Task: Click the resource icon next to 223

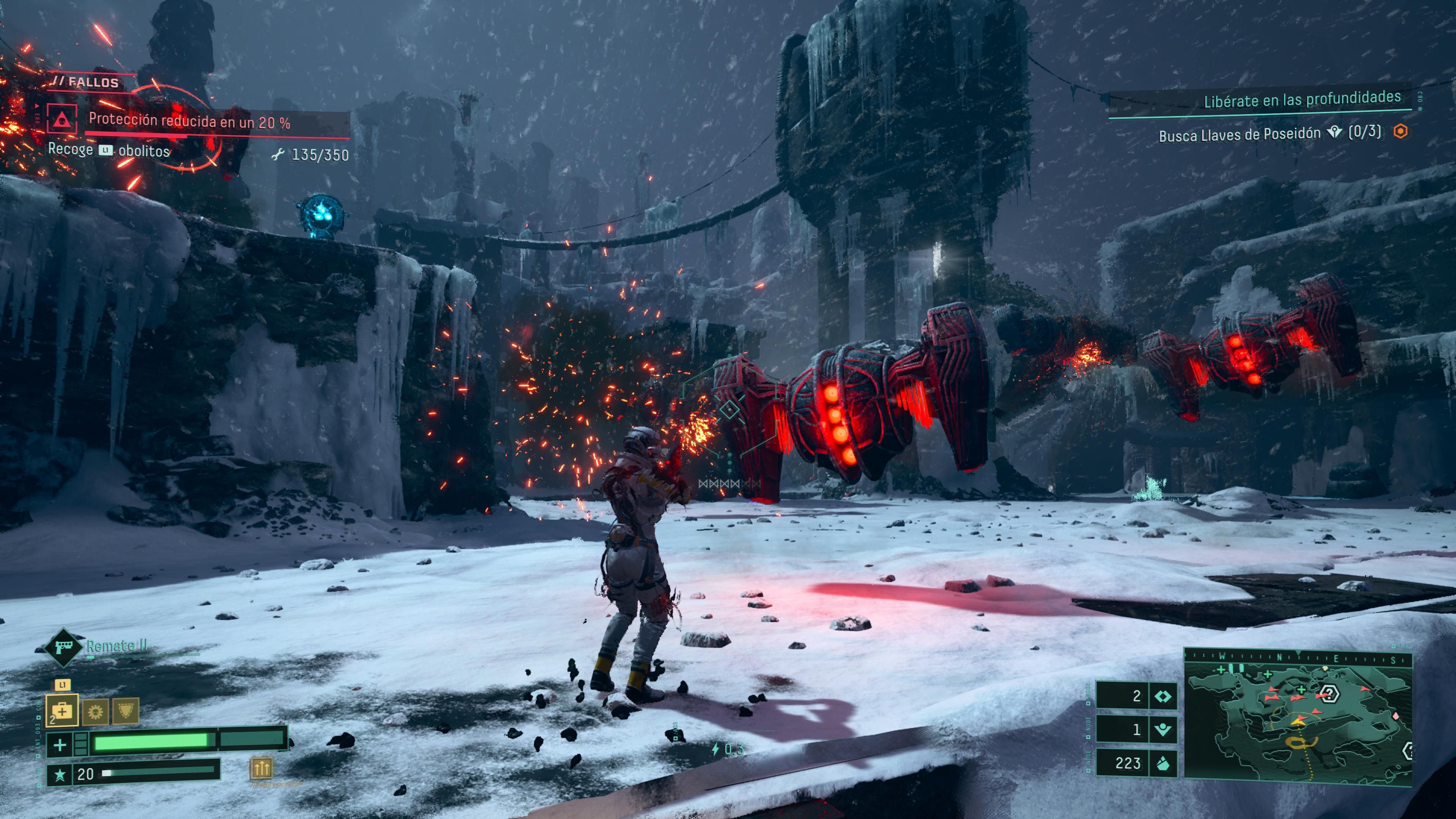Action: point(1163,764)
